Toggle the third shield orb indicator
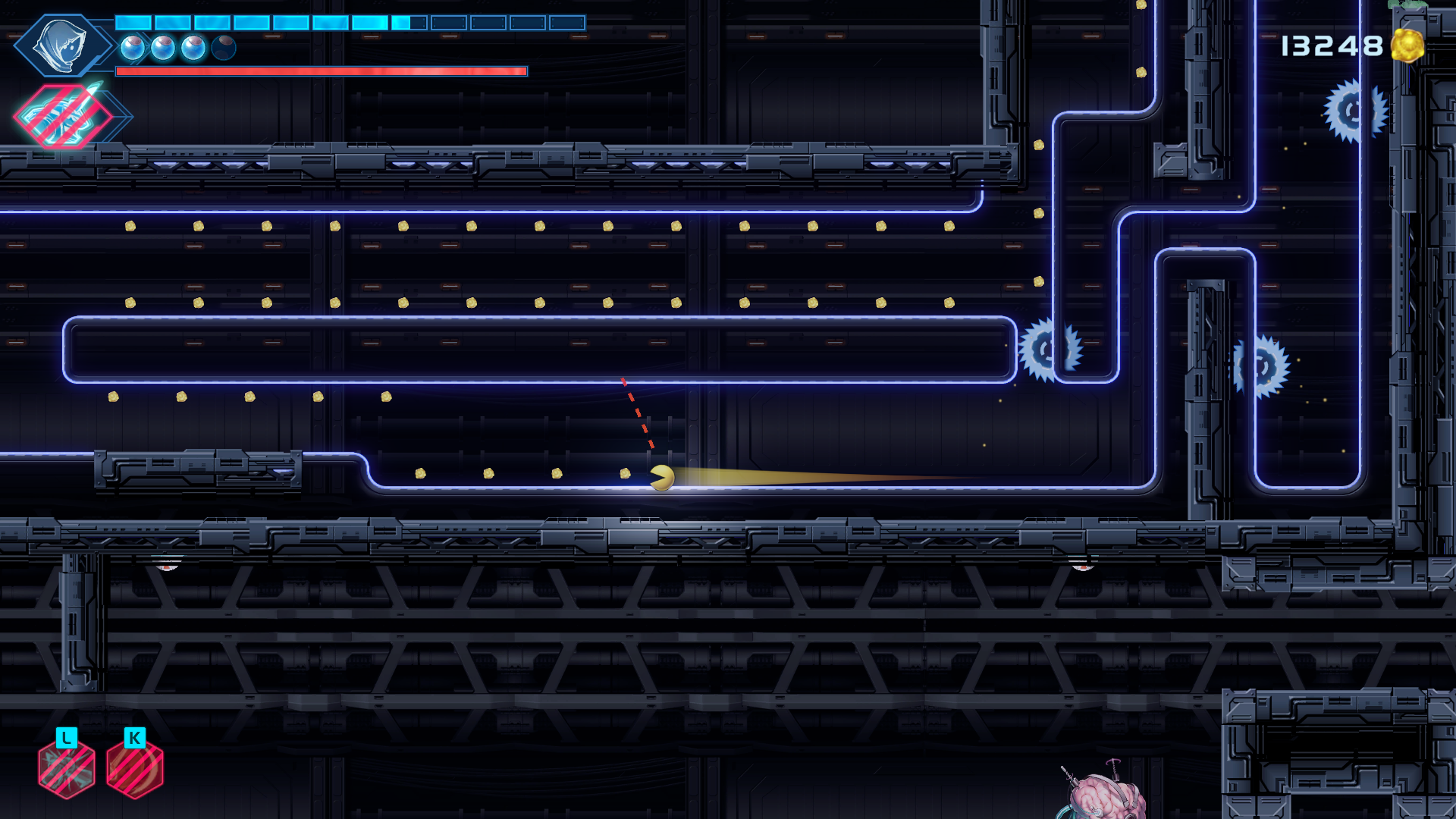The height and width of the screenshot is (819, 1456). click(x=192, y=48)
